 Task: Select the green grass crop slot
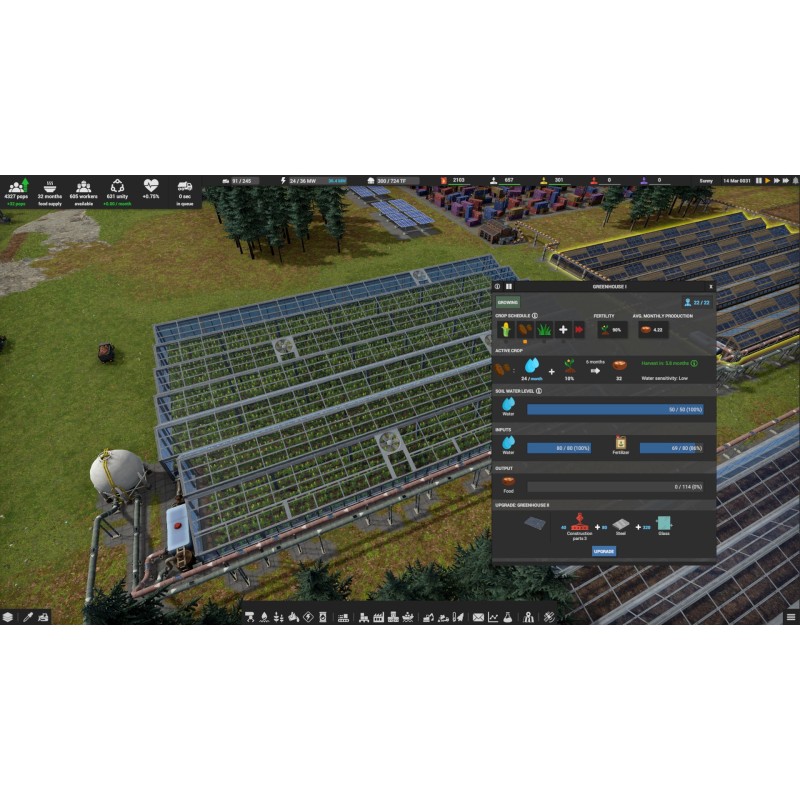pyautogui.click(x=544, y=329)
